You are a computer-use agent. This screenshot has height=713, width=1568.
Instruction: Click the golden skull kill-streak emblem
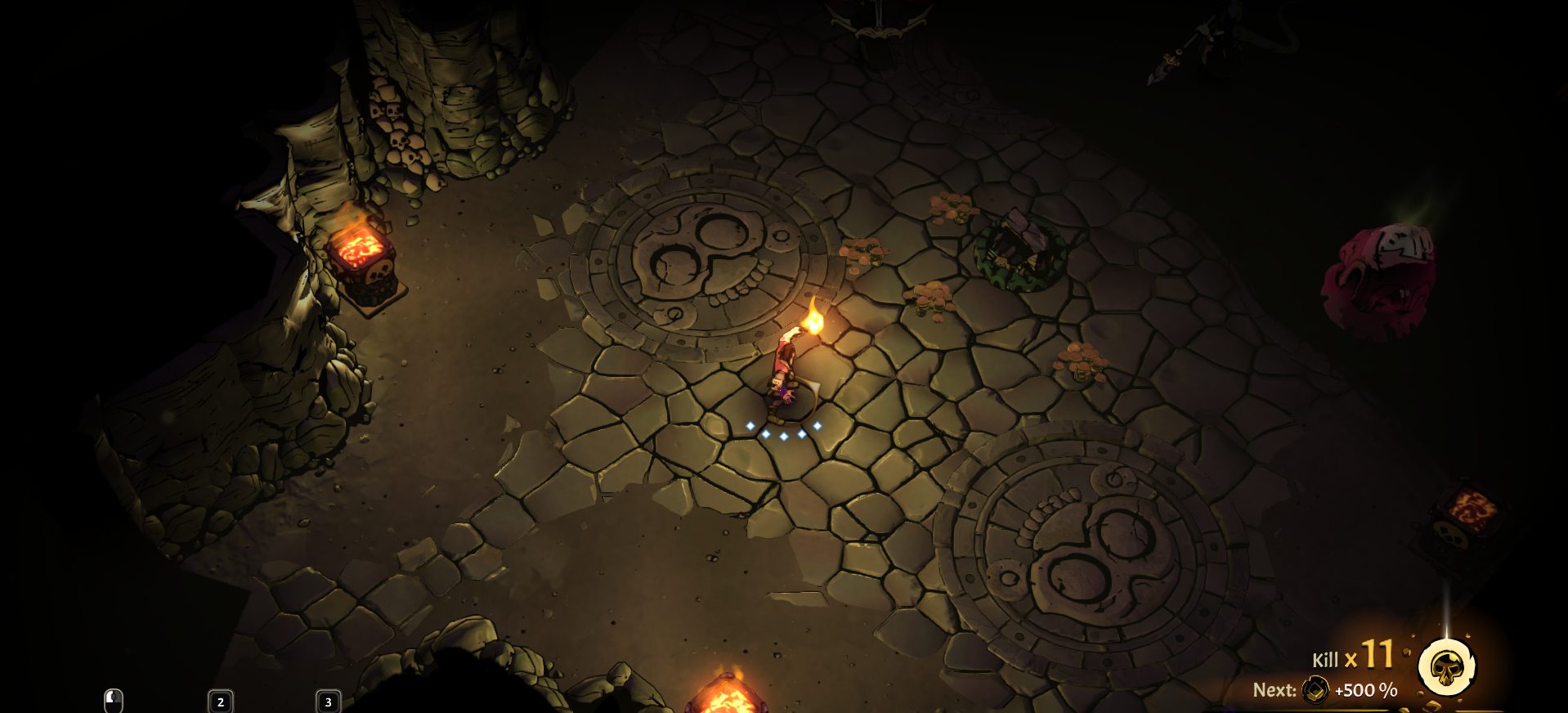pos(1446,666)
